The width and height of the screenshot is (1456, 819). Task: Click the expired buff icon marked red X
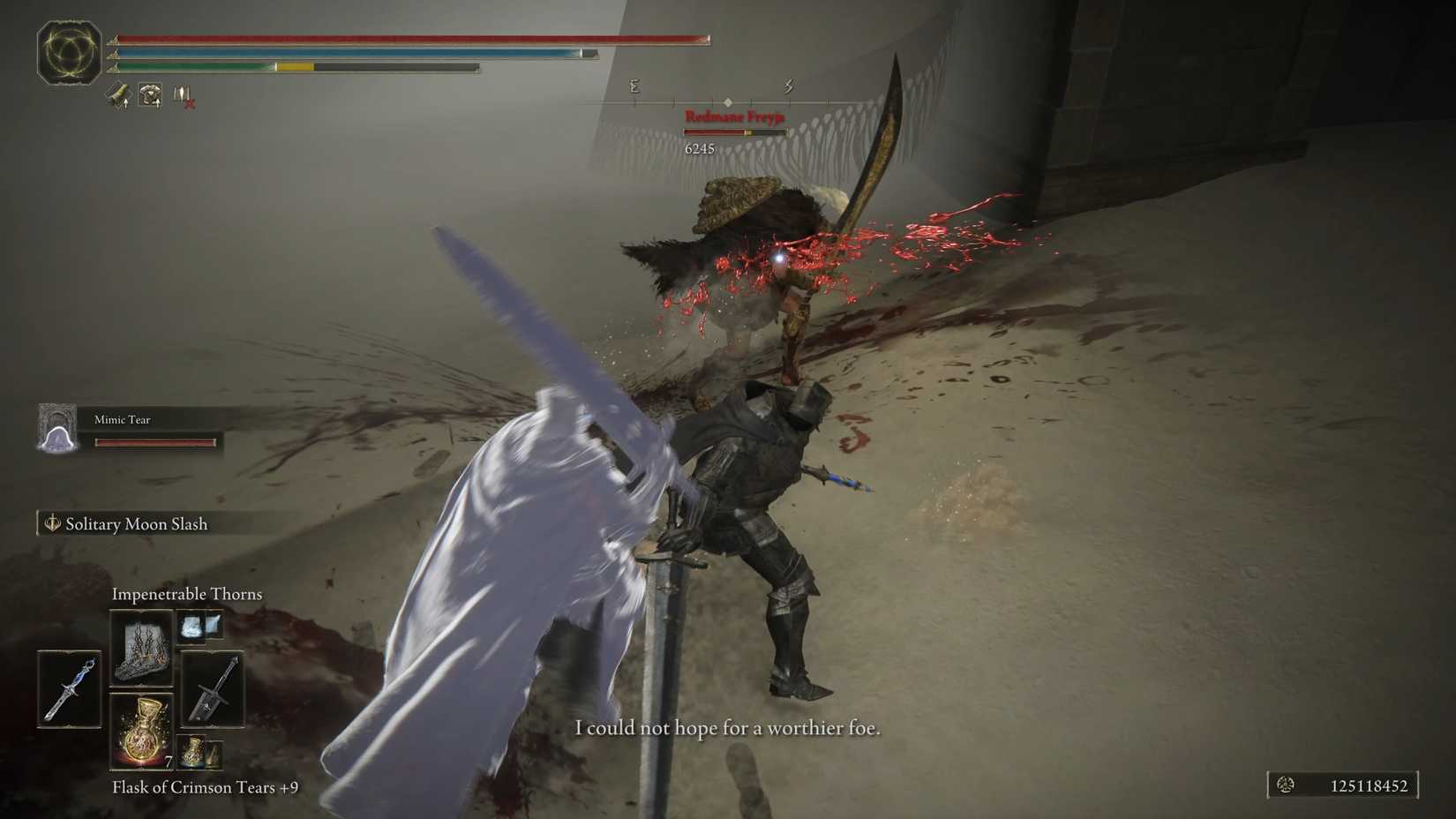click(184, 95)
